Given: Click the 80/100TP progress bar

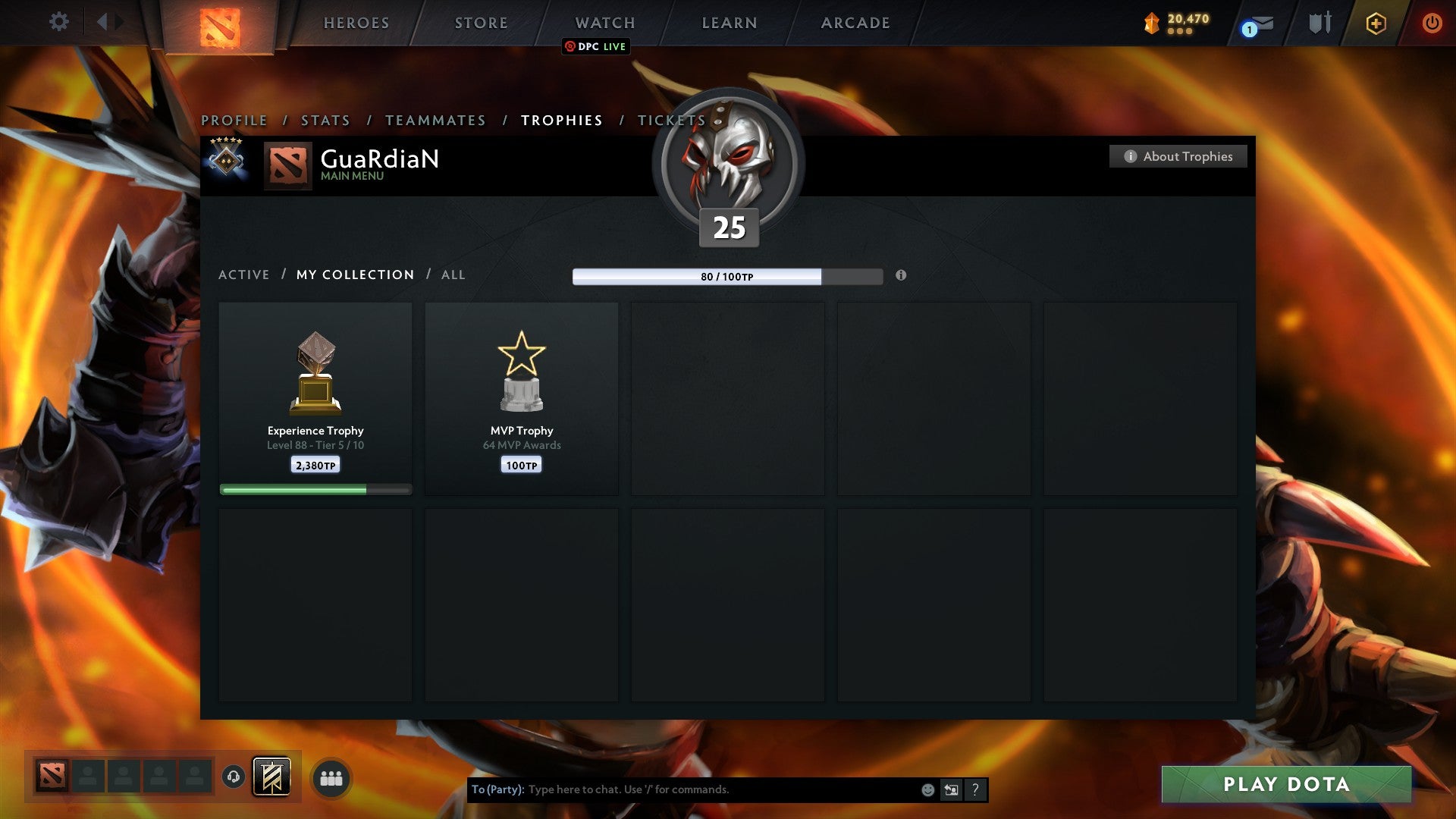Looking at the screenshot, I should pyautogui.click(x=698, y=277).
